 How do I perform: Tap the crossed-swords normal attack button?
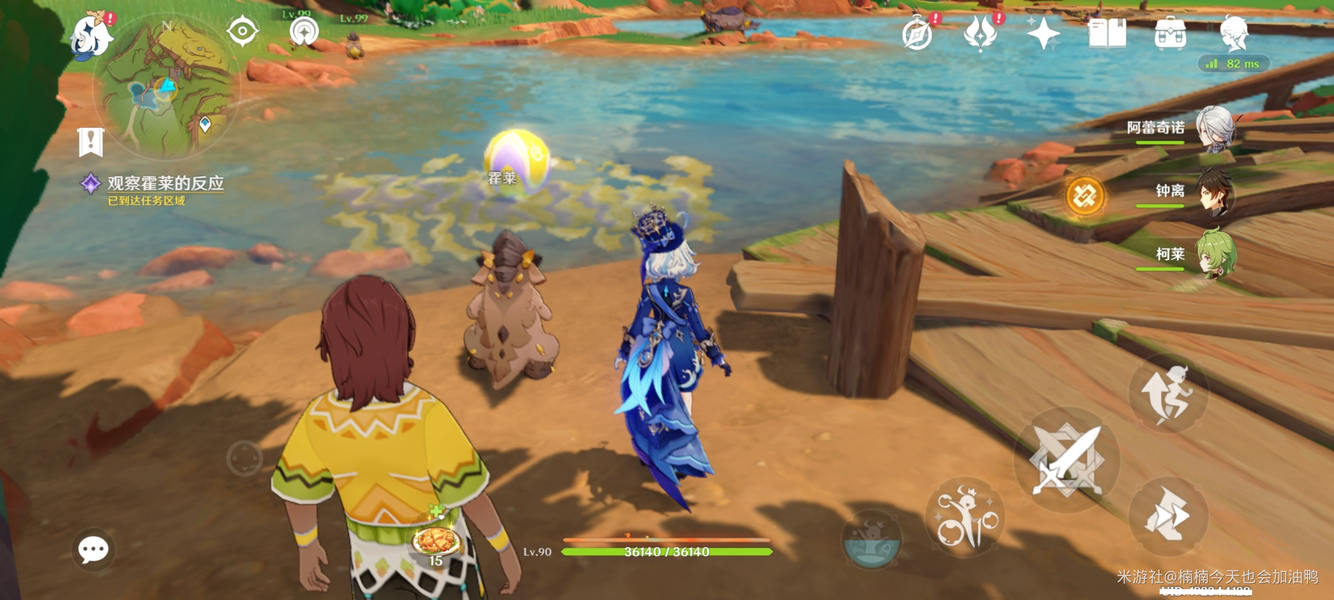click(x=1065, y=462)
